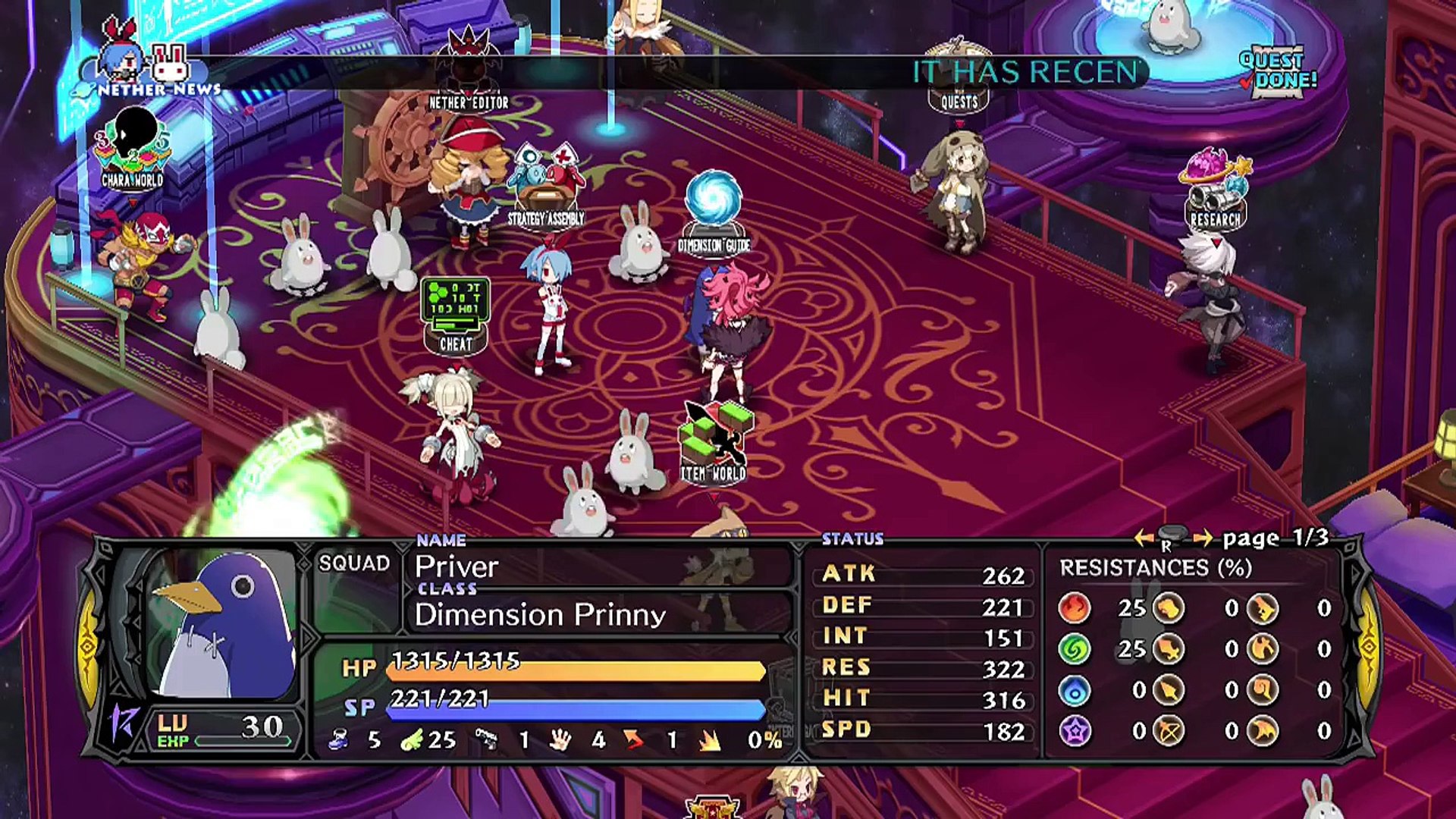
Task: Click the Quest Done! notification
Action: 1278,71
